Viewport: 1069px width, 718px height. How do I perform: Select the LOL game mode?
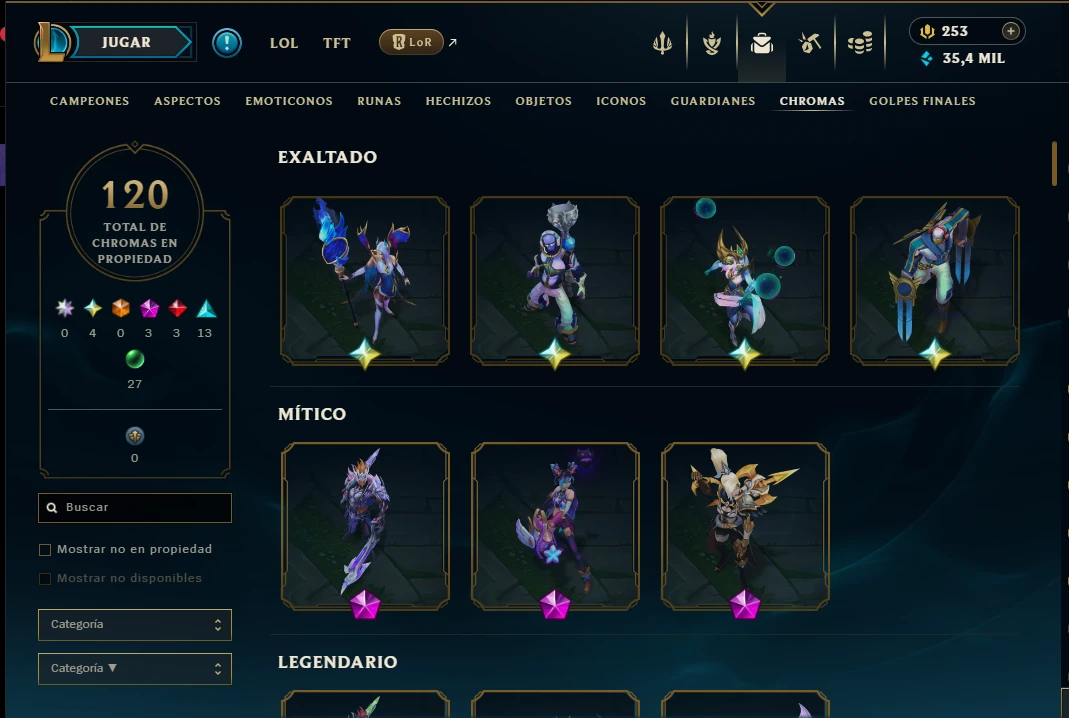click(x=284, y=43)
